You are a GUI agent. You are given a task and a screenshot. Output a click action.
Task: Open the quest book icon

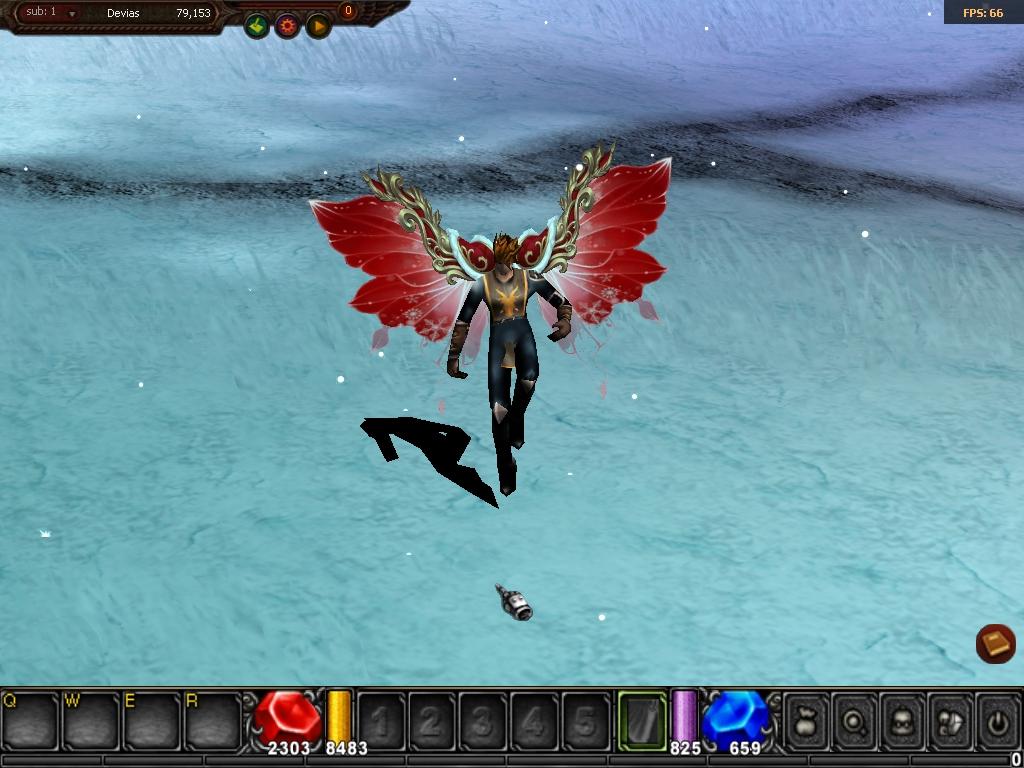pos(995,643)
